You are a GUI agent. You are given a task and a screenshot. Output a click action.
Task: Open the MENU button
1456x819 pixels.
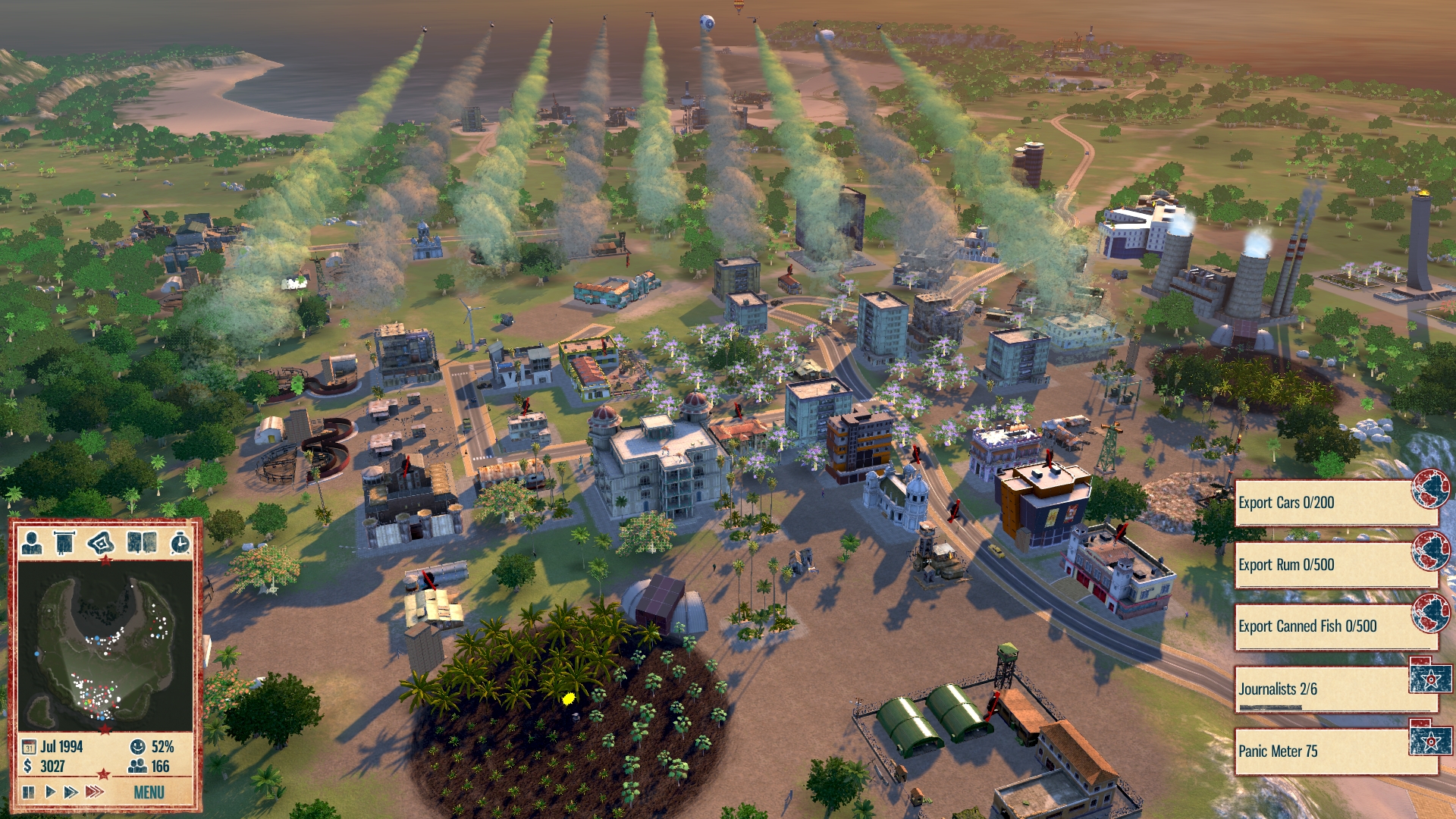(149, 792)
